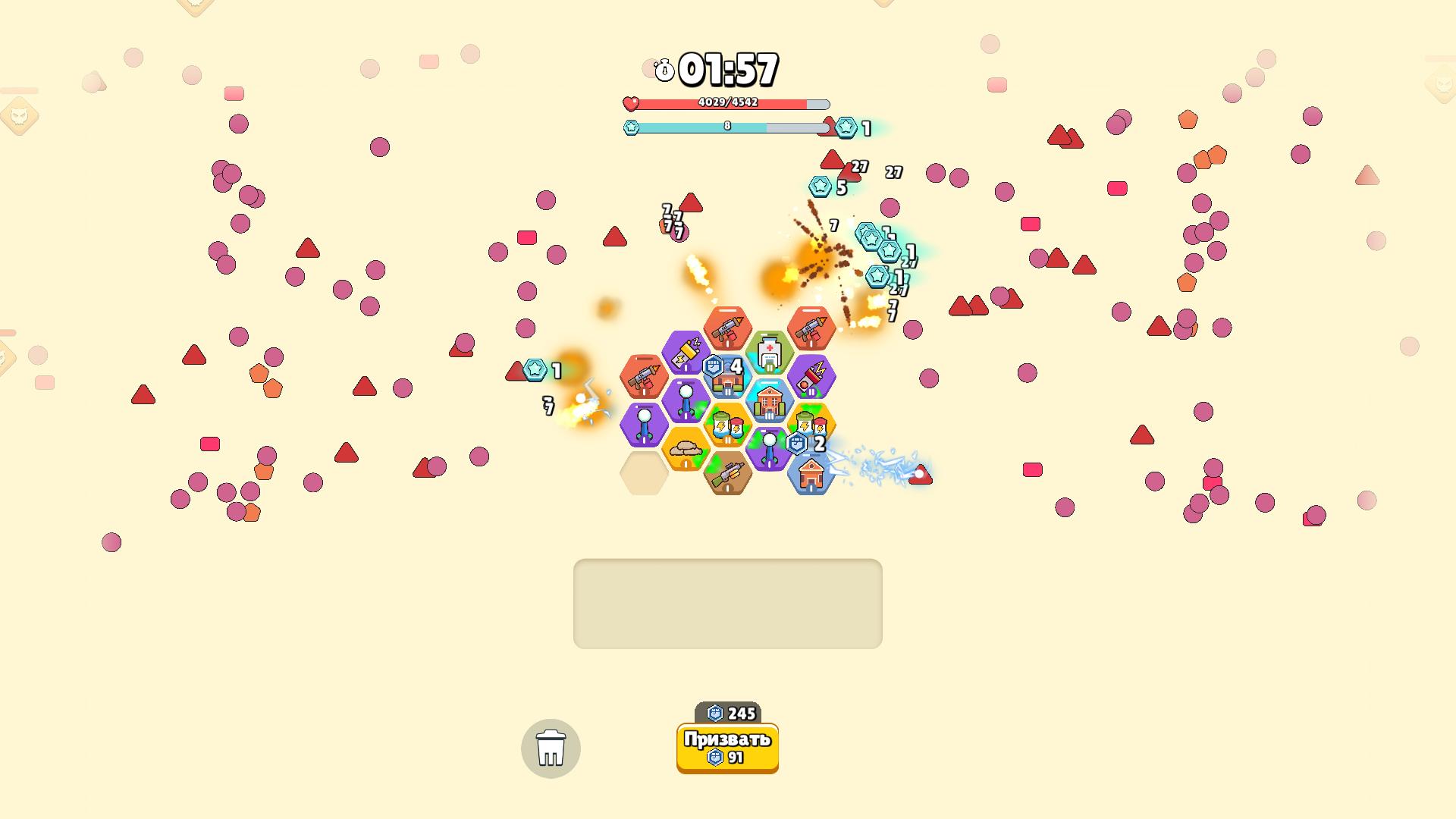Viewport: 1456px width, 819px height.
Task: Click the yellow taser tower on the purple hex
Action: tap(686, 350)
